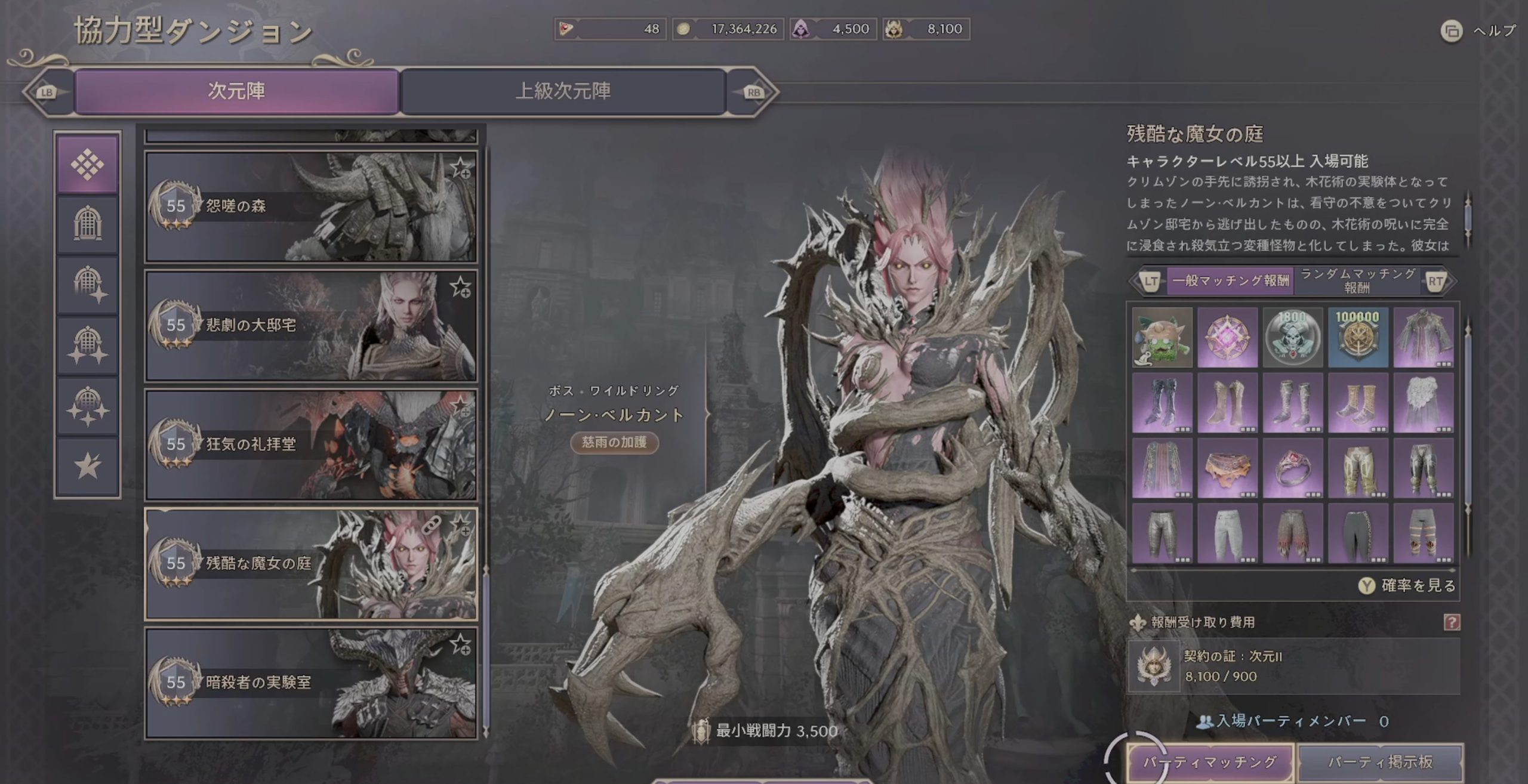Open the 上級次元陣 tab
Viewport: 1528px width, 784px height.
(x=563, y=91)
